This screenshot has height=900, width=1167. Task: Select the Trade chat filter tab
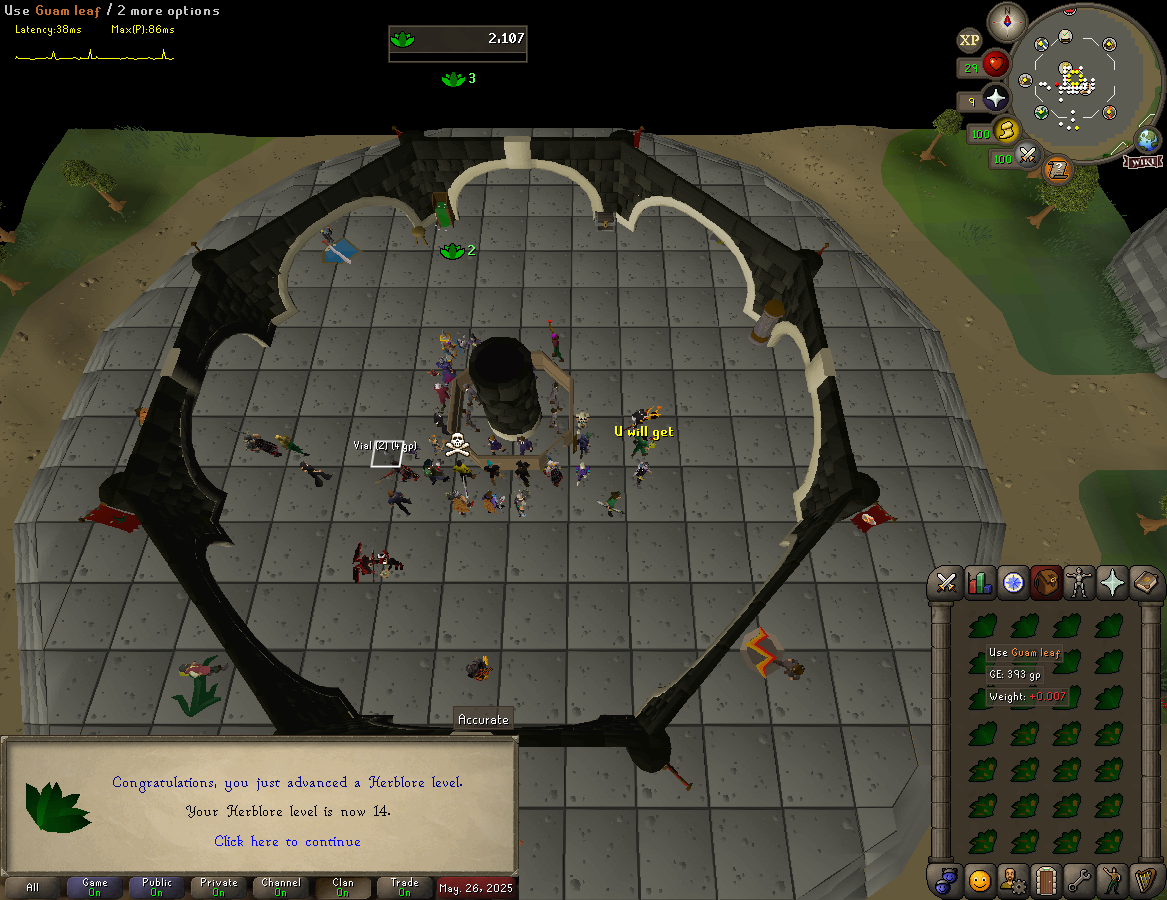tap(405, 887)
